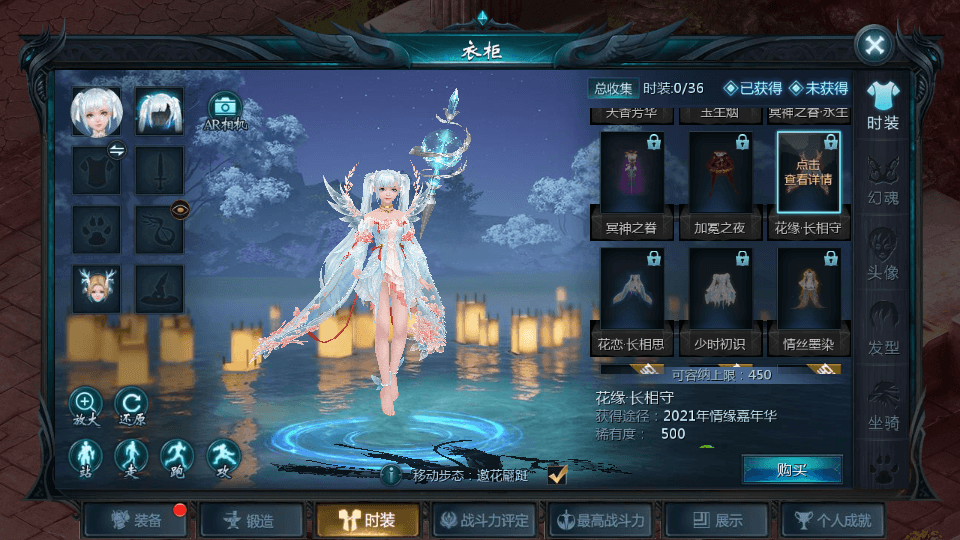Reset the view with 还原 button
Image resolution: width=960 pixels, height=540 pixels.
tap(131, 405)
